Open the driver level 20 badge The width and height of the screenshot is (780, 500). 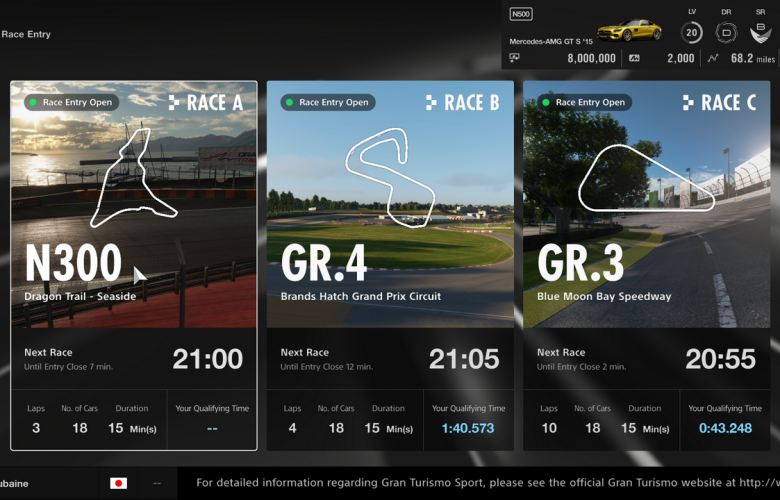pyautogui.click(x=692, y=33)
